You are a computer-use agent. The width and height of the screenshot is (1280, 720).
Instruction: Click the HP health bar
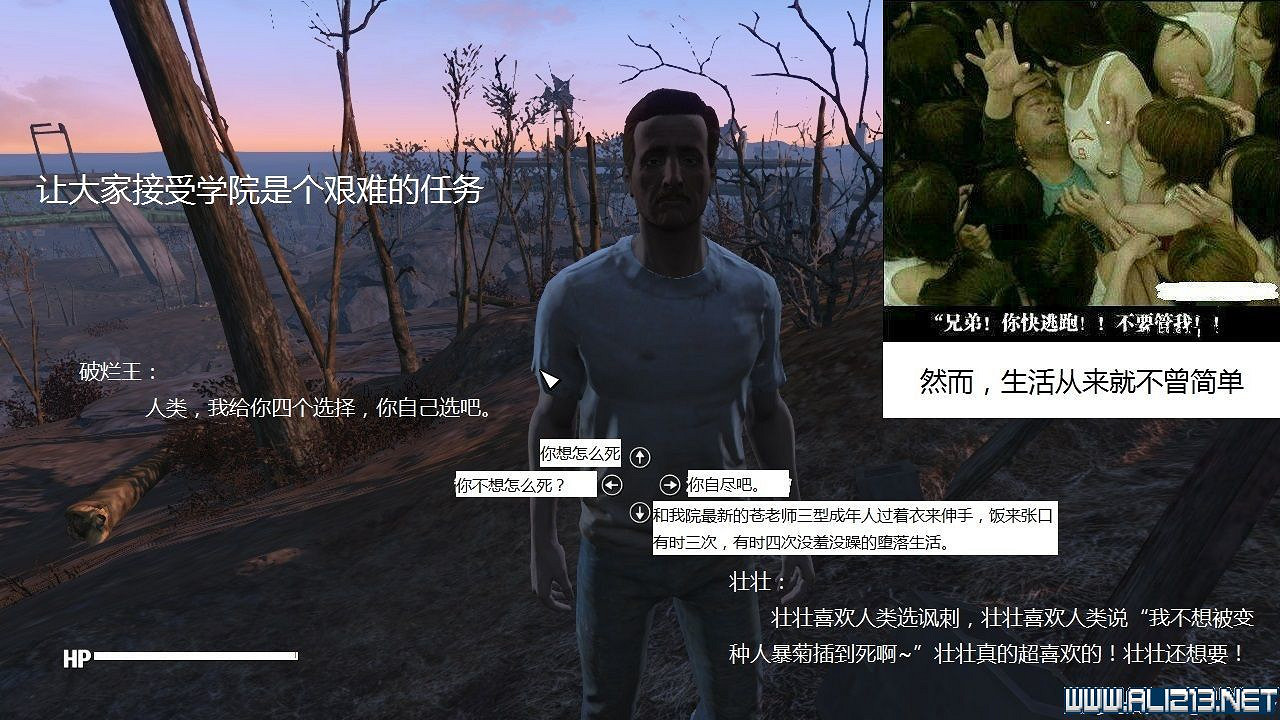(x=180, y=658)
